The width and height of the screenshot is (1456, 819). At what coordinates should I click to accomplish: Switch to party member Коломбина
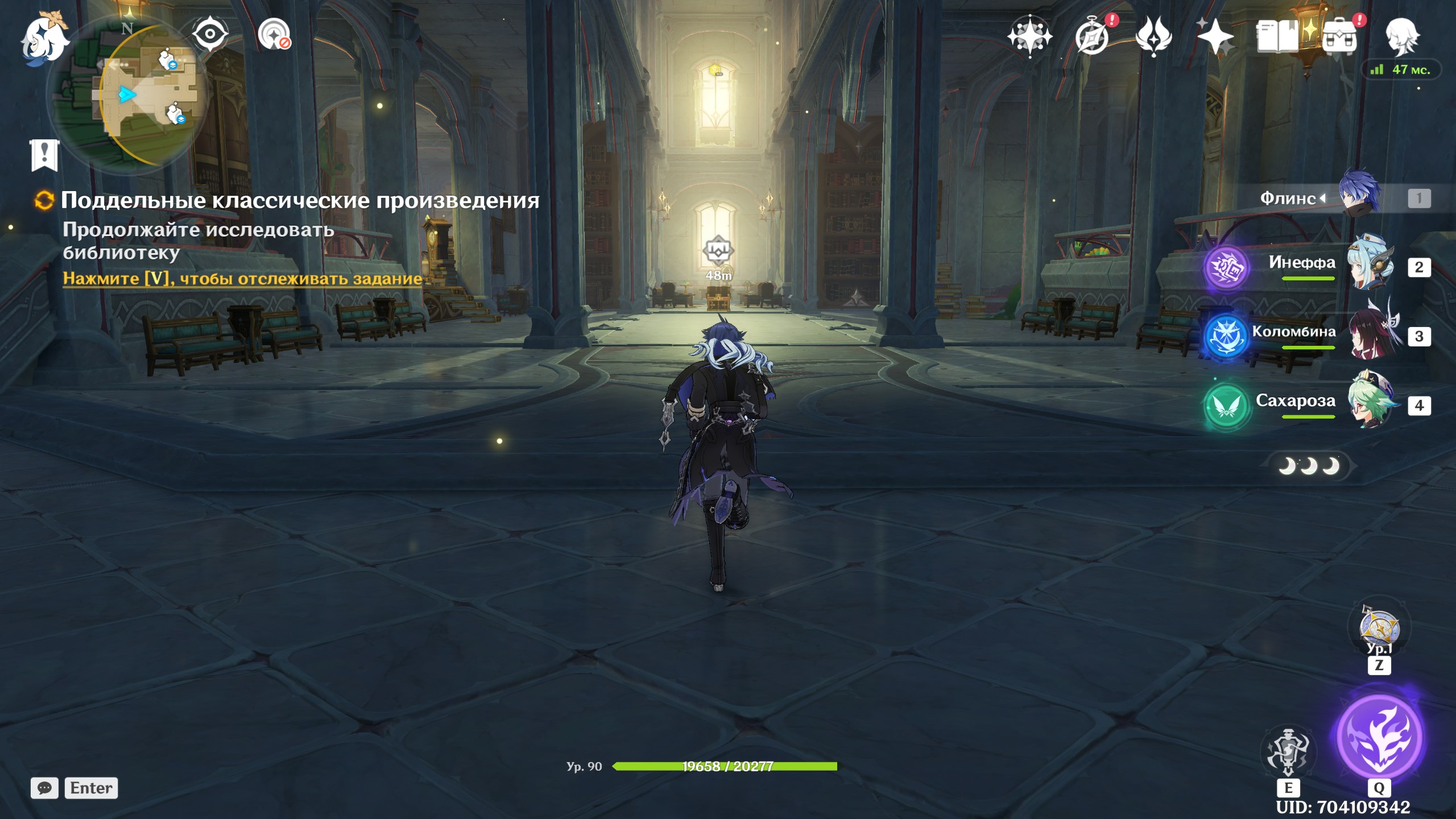point(1371,336)
